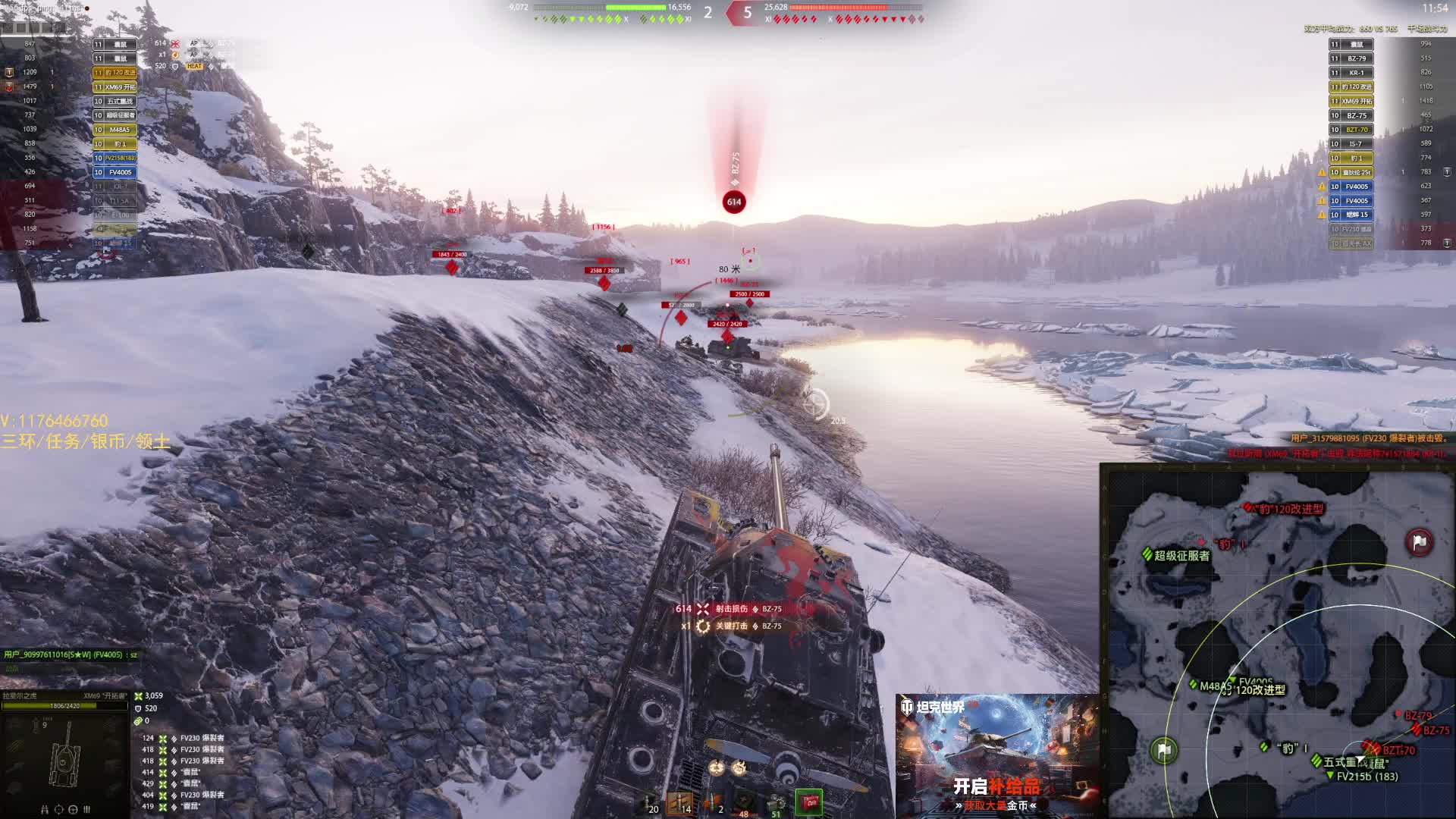Click the HEAT shell tag in damage log
Viewport: 1456px width, 819px height.
[195, 66]
